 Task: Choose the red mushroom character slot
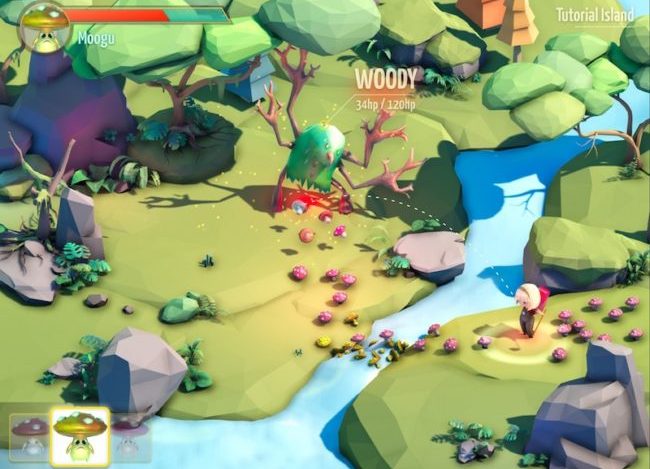pyautogui.click(x=29, y=437)
